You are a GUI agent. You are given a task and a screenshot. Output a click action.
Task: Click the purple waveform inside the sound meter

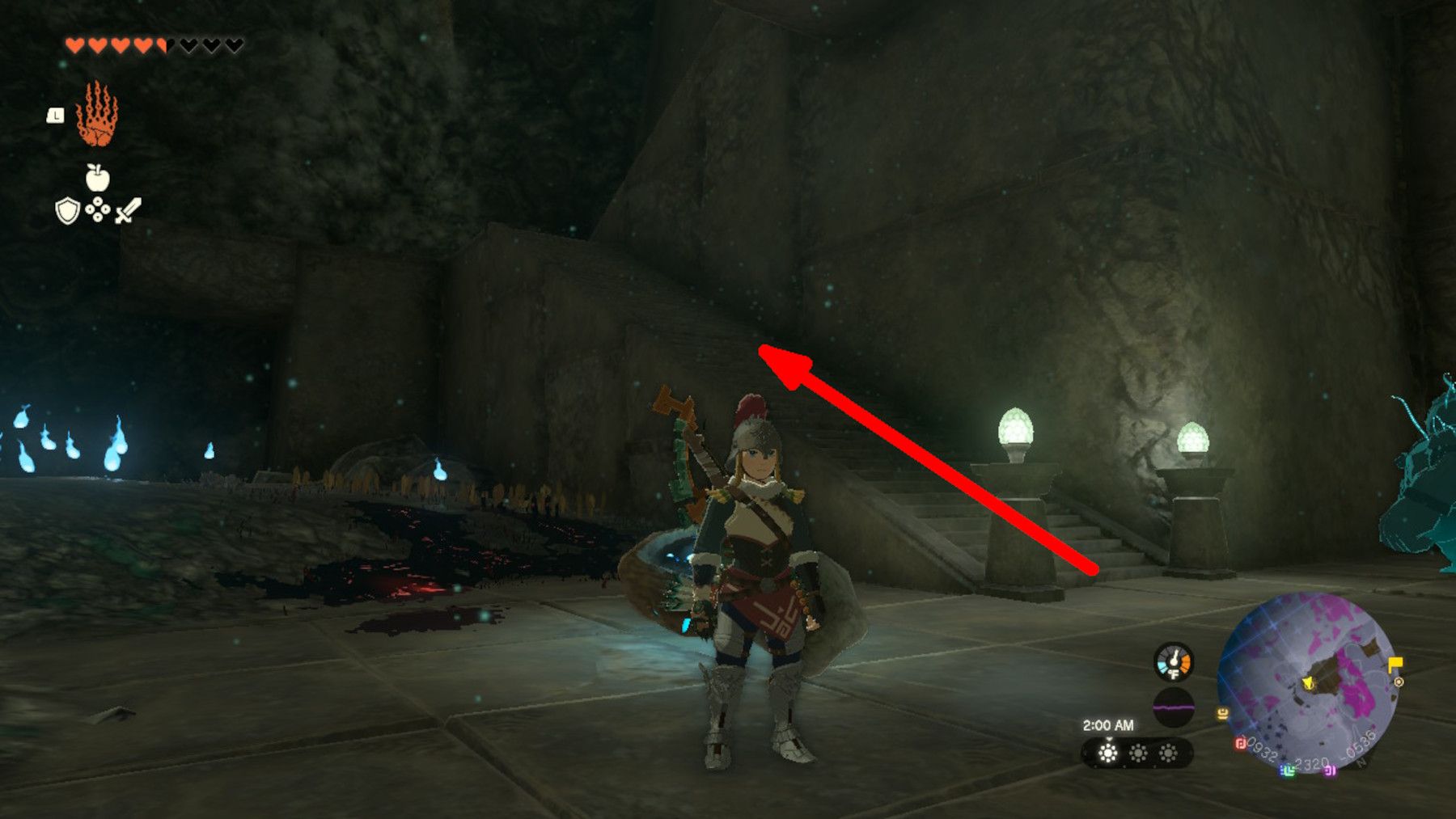pyautogui.click(x=1173, y=708)
